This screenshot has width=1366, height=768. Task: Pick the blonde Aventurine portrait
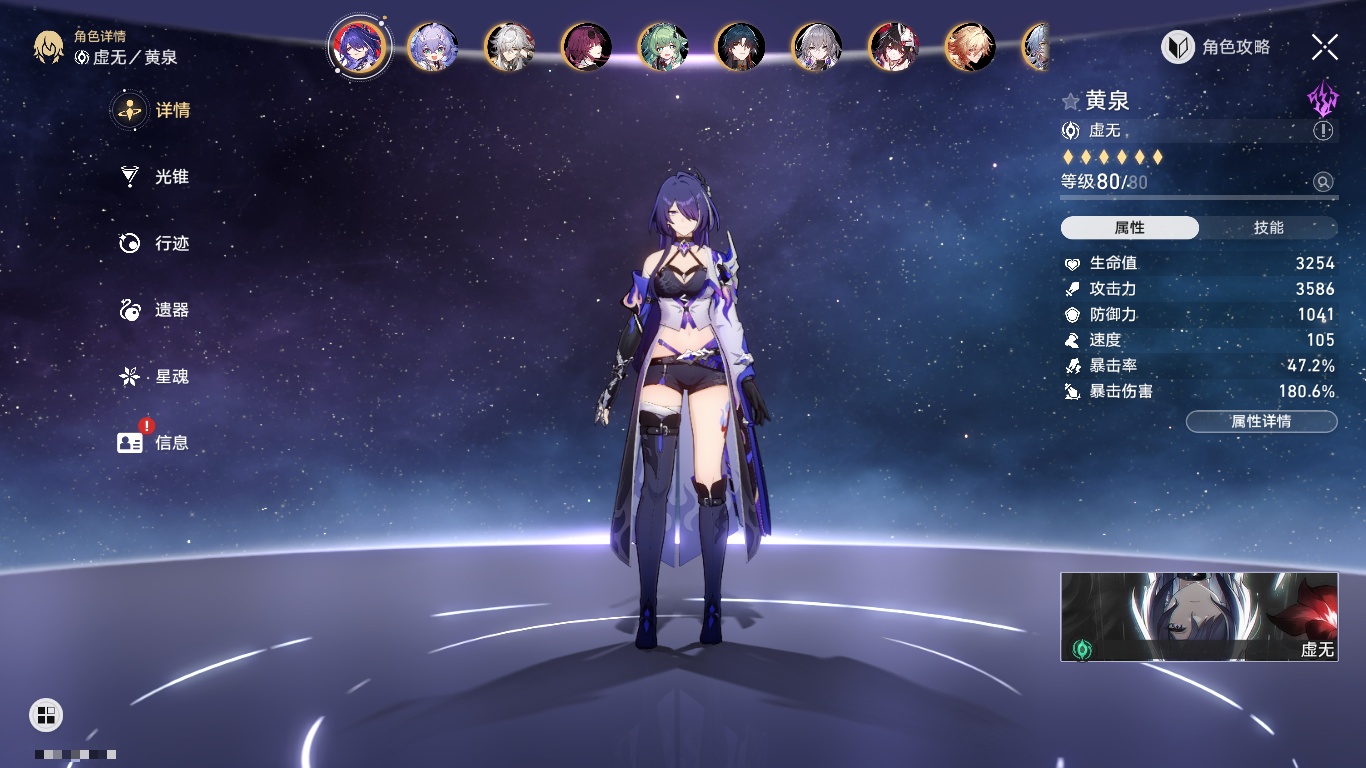[970, 46]
